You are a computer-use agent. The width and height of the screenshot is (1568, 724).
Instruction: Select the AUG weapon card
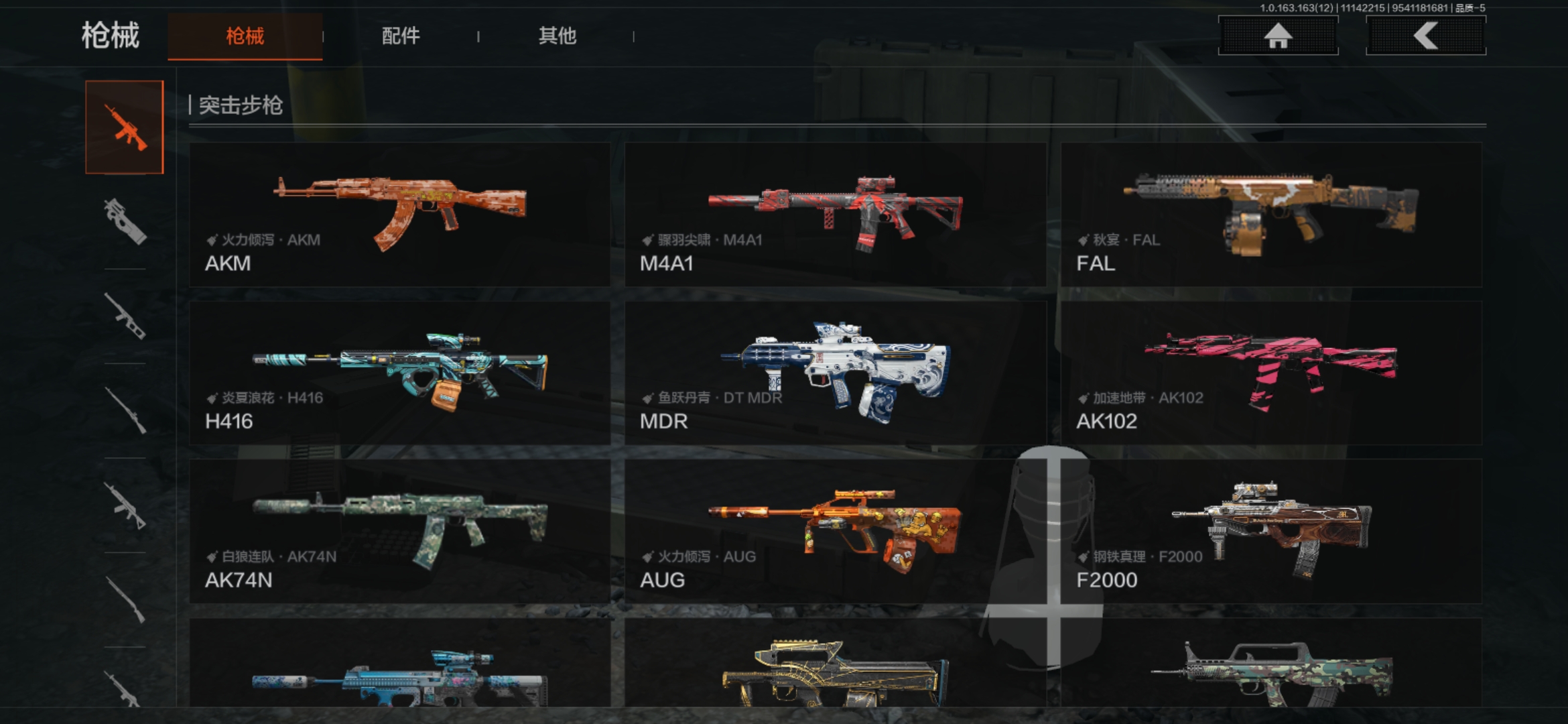pos(835,531)
